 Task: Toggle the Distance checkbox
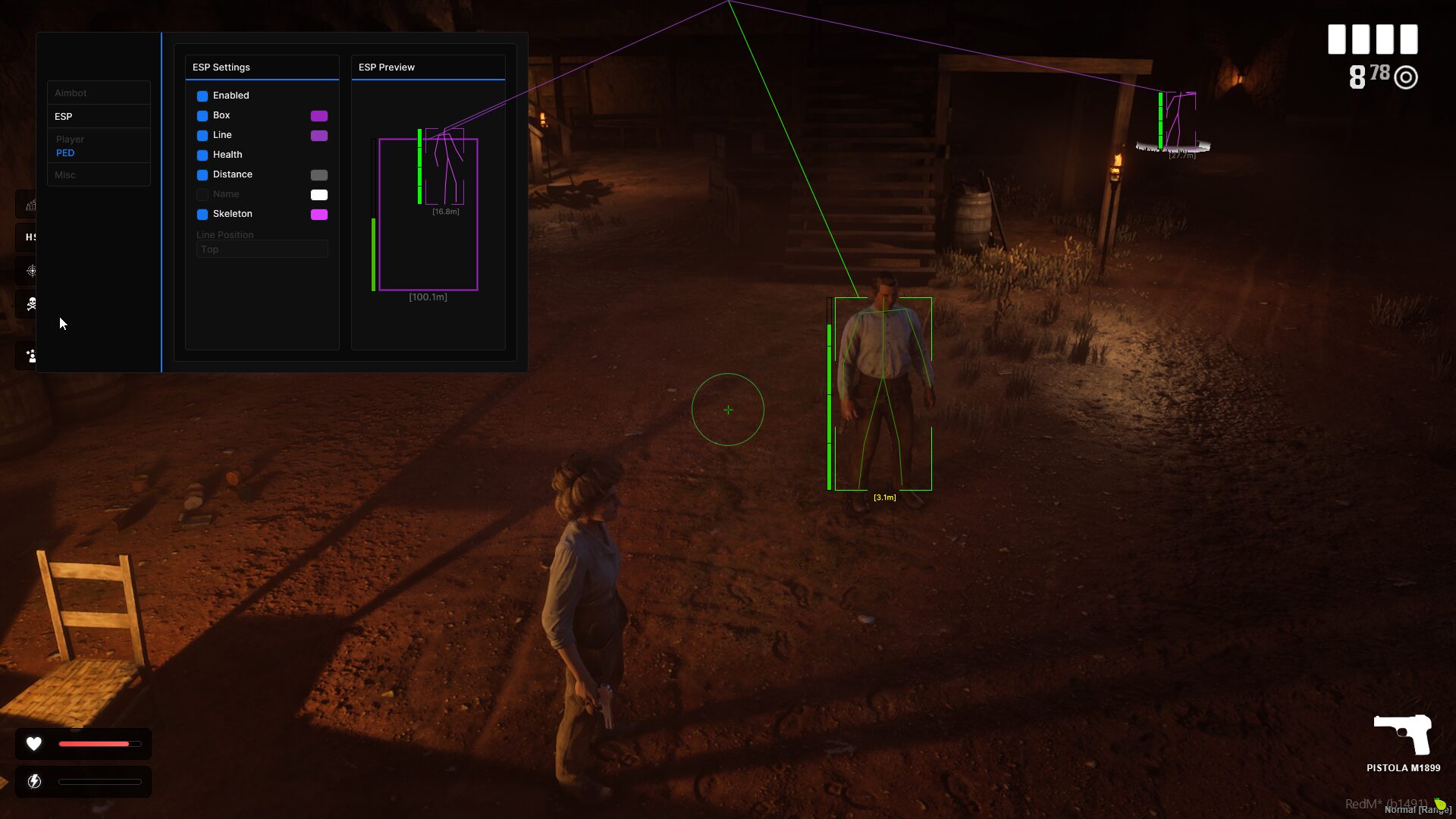point(202,175)
